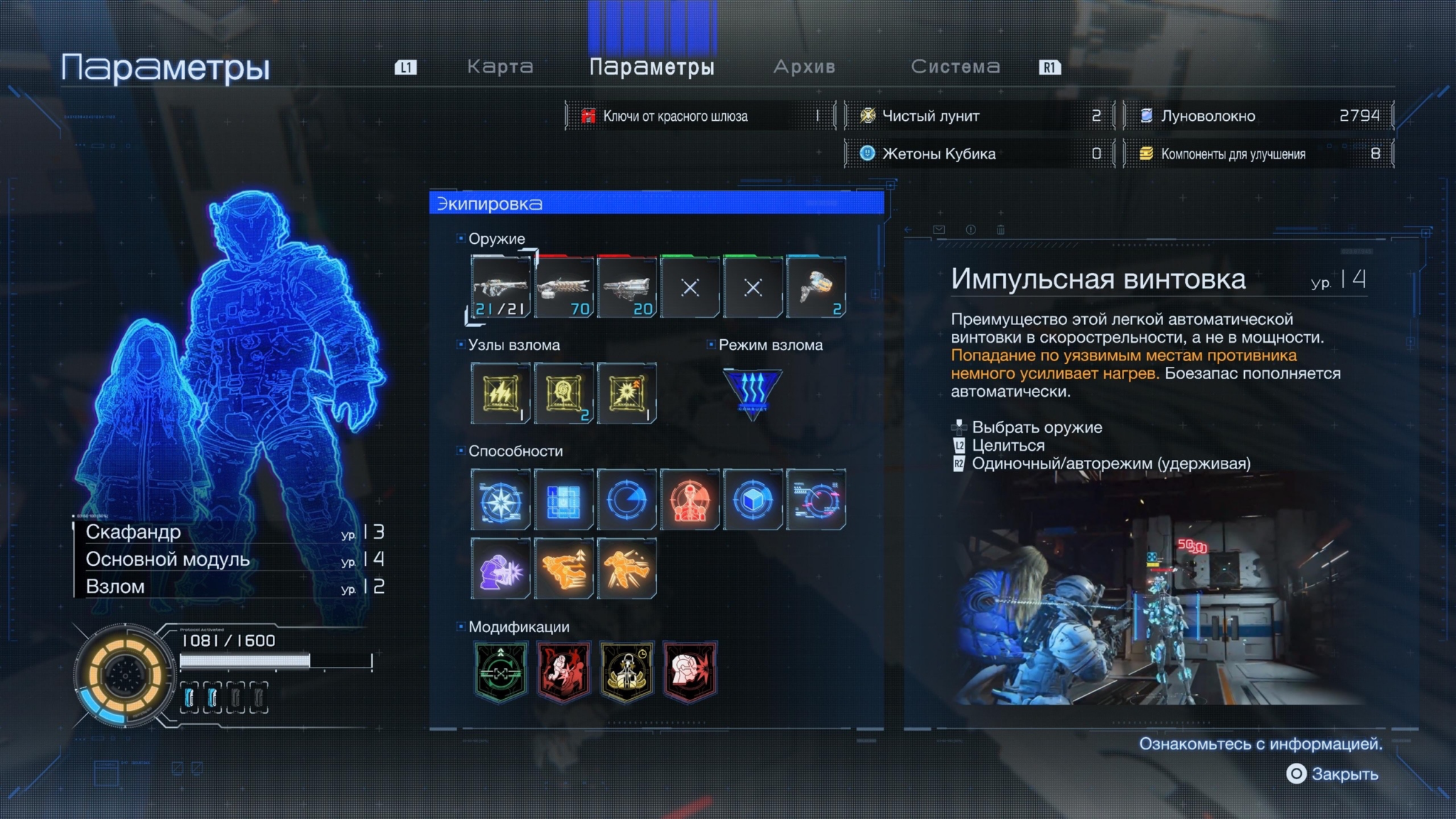Choose the blue cube ability

tap(752, 500)
